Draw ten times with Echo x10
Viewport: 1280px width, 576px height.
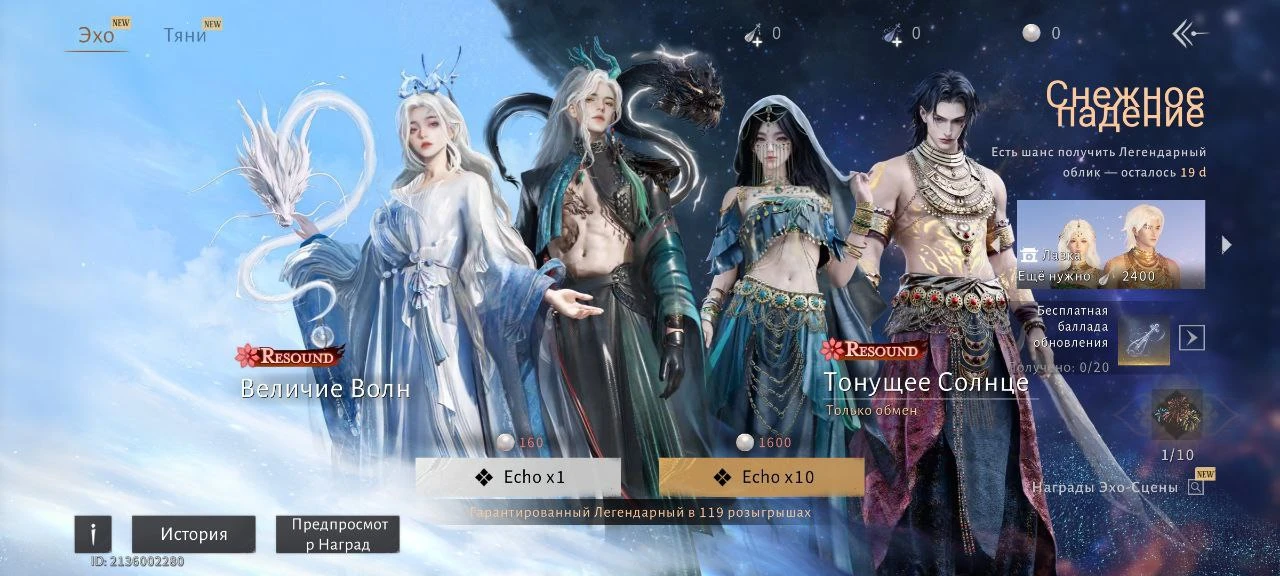[761, 477]
